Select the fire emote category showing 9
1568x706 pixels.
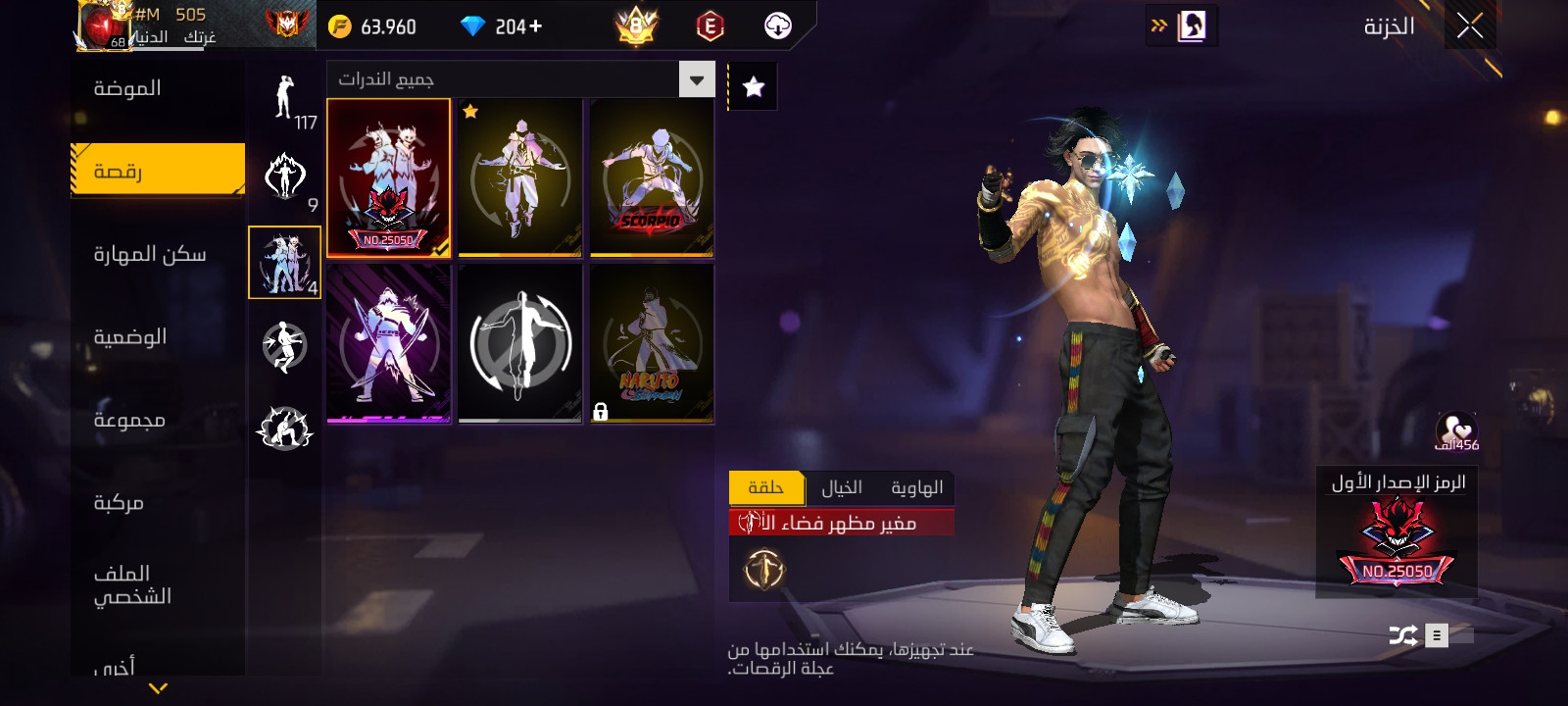[283, 176]
